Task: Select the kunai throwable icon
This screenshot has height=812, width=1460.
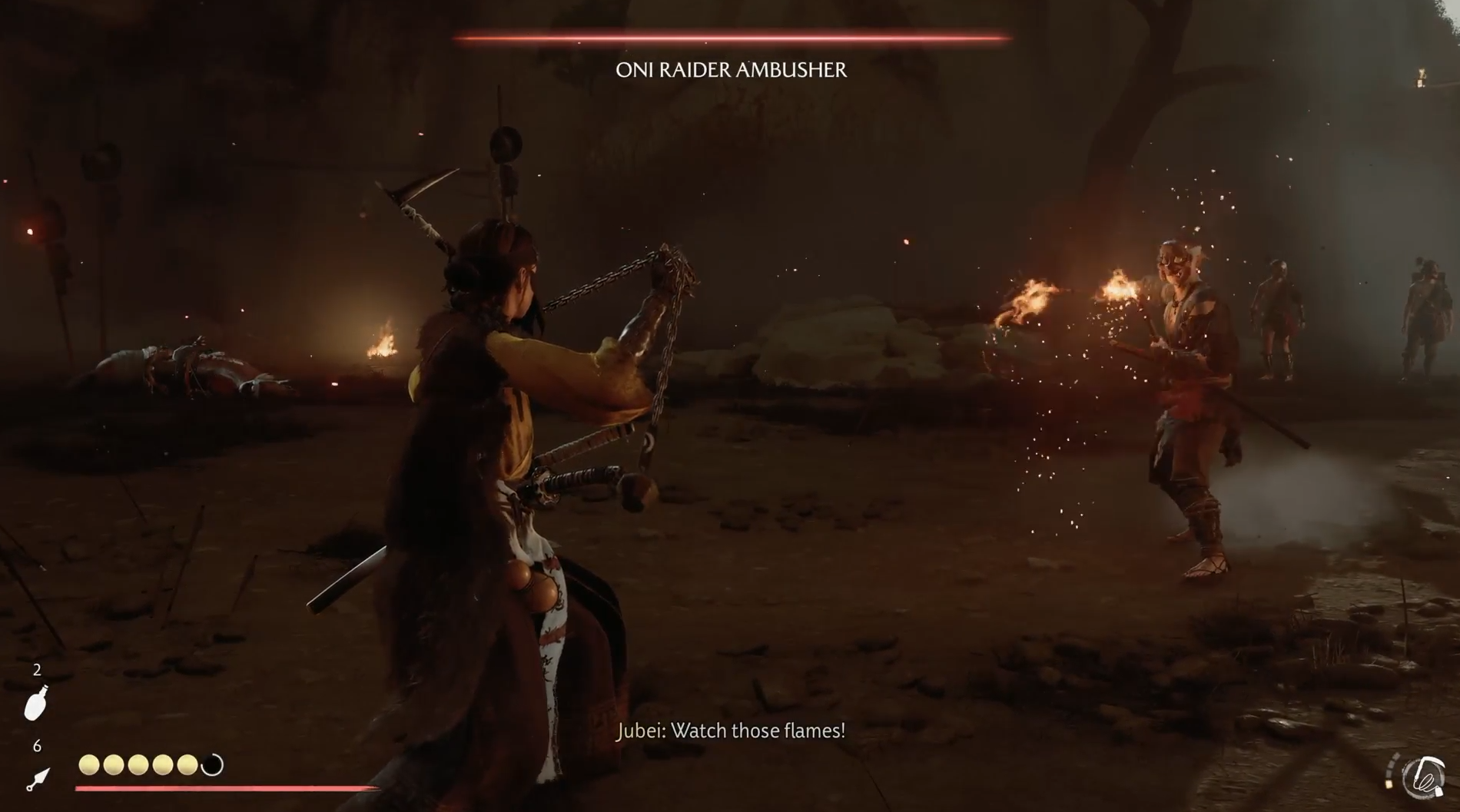Action: pos(37,779)
